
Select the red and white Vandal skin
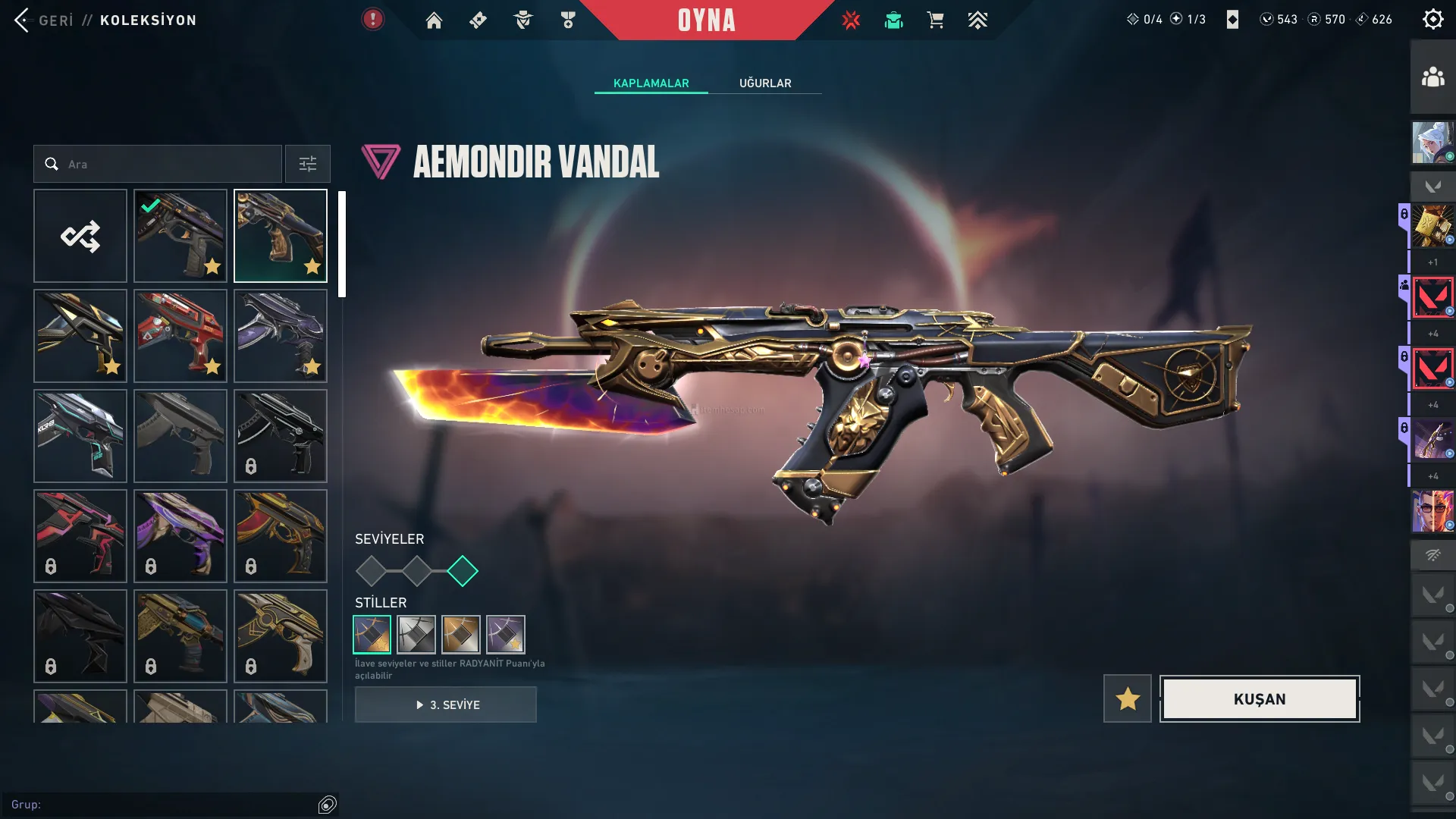point(180,336)
